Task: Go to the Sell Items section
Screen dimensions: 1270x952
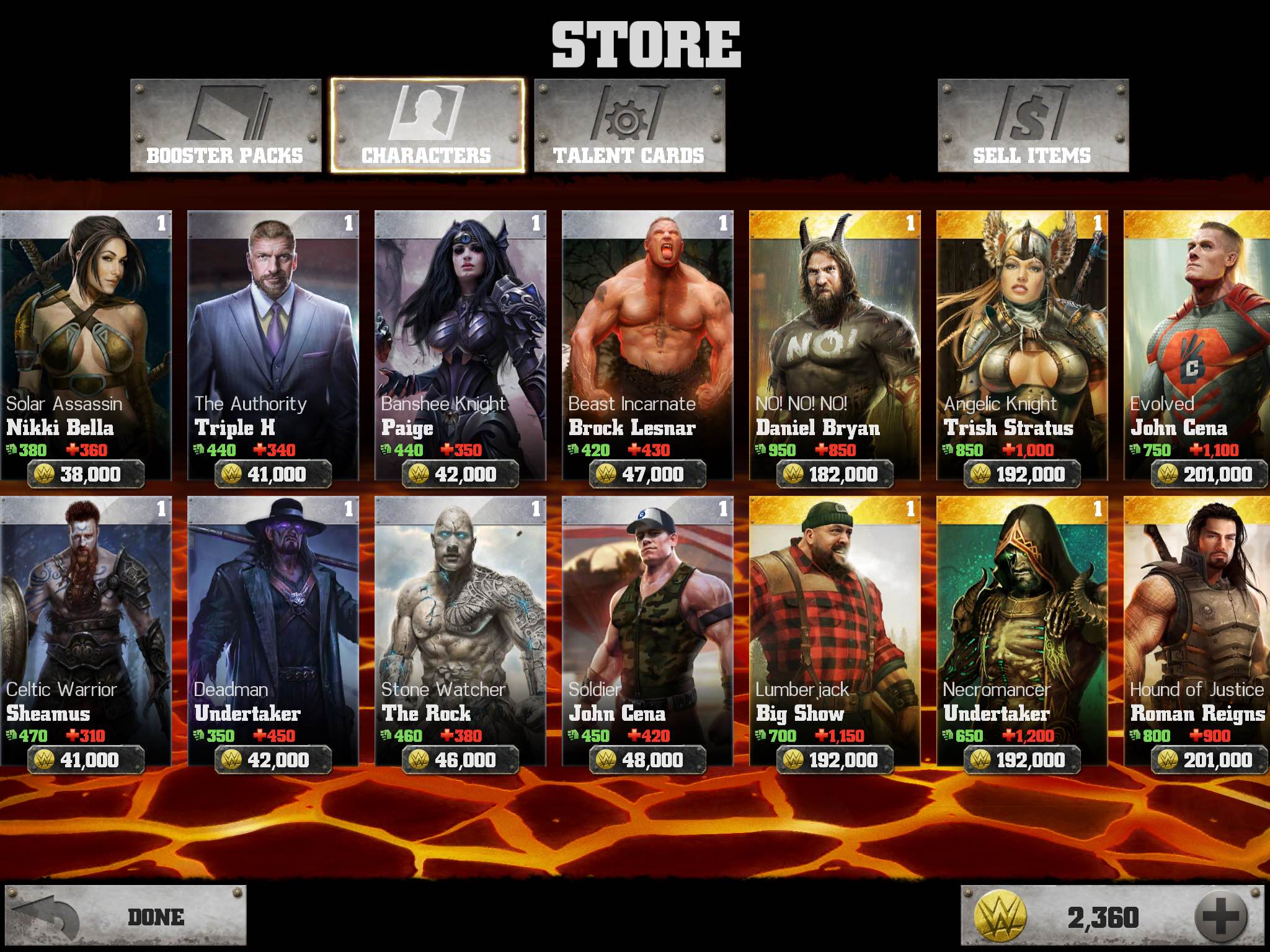Action: (x=1032, y=126)
